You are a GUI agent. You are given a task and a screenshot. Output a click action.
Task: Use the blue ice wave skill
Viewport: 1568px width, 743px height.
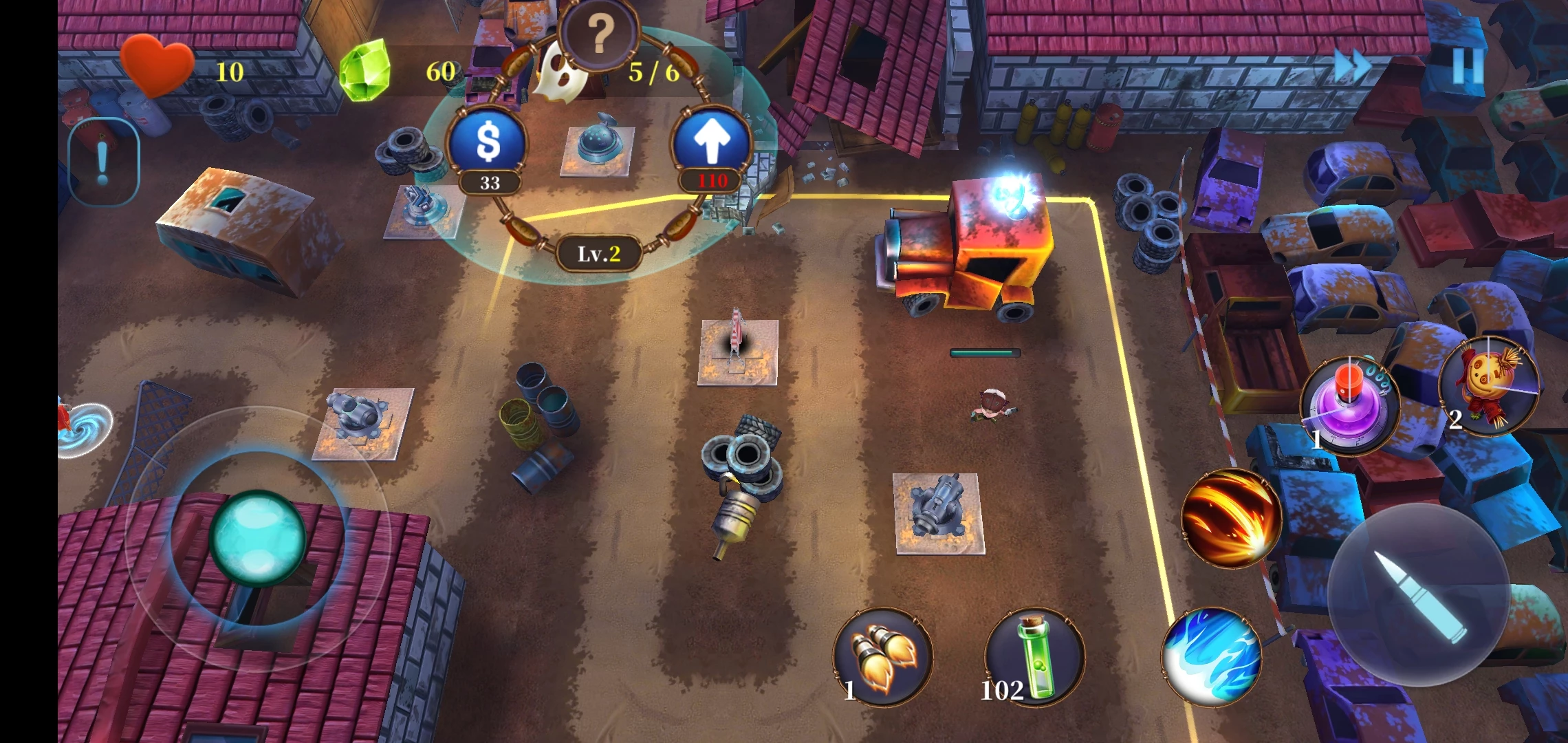click(1212, 656)
